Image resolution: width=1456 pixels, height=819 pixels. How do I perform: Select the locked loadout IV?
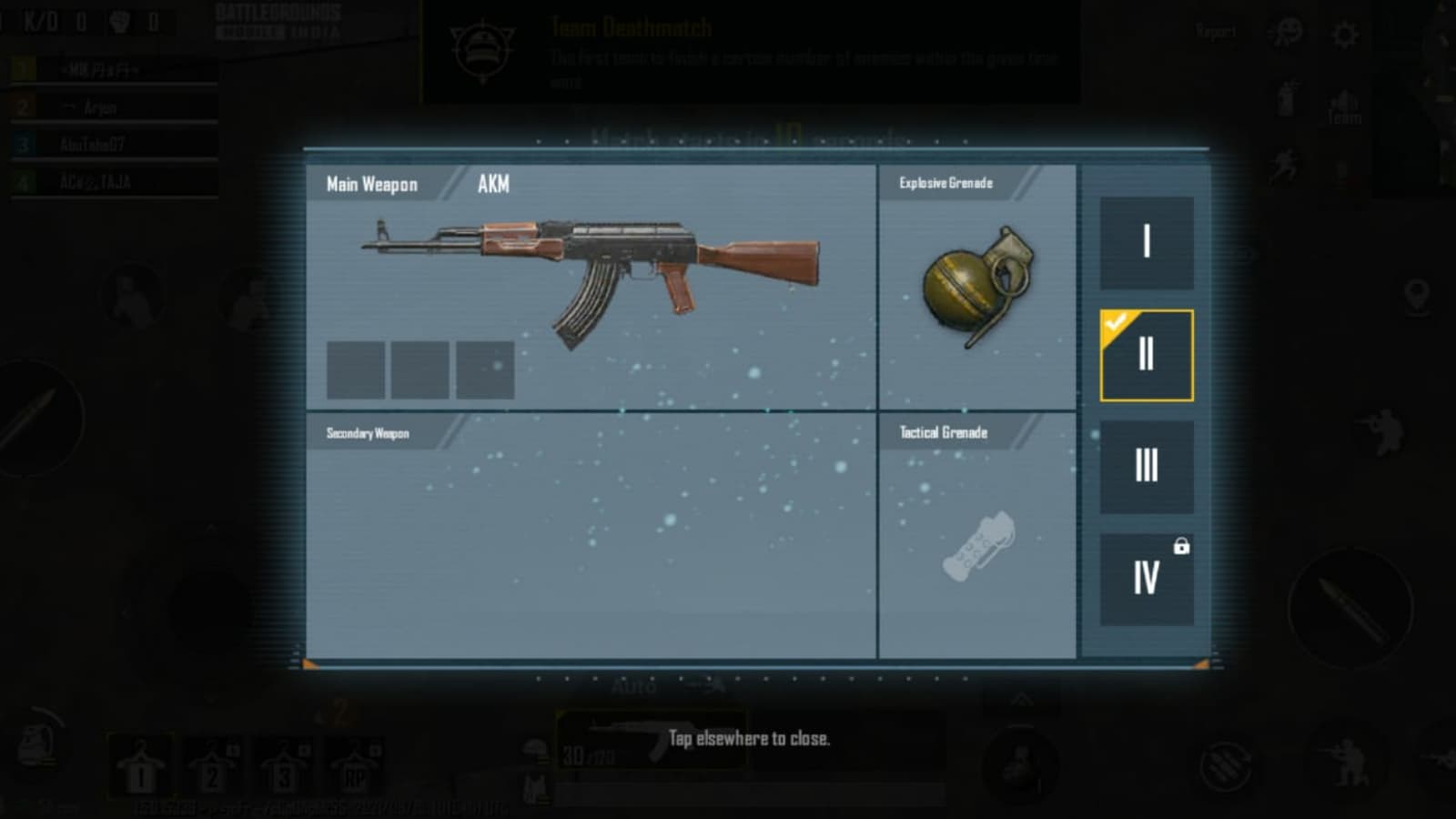(1146, 579)
